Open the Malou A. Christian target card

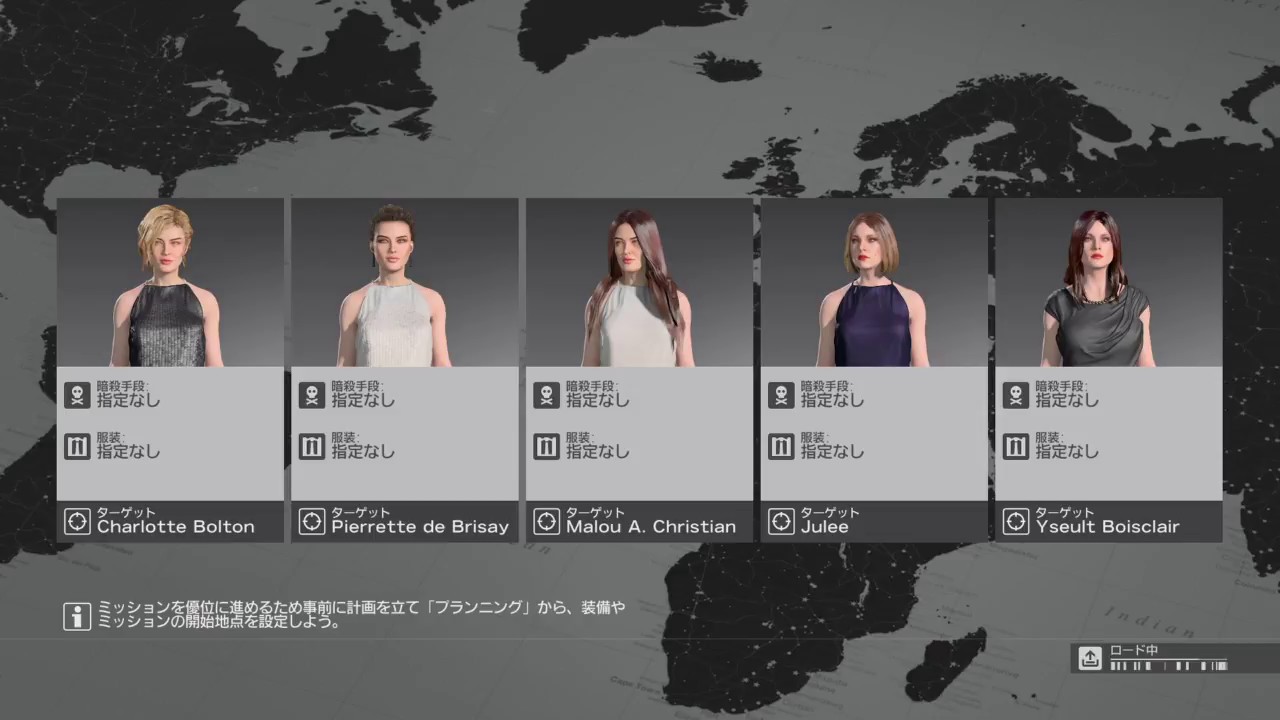click(x=639, y=370)
